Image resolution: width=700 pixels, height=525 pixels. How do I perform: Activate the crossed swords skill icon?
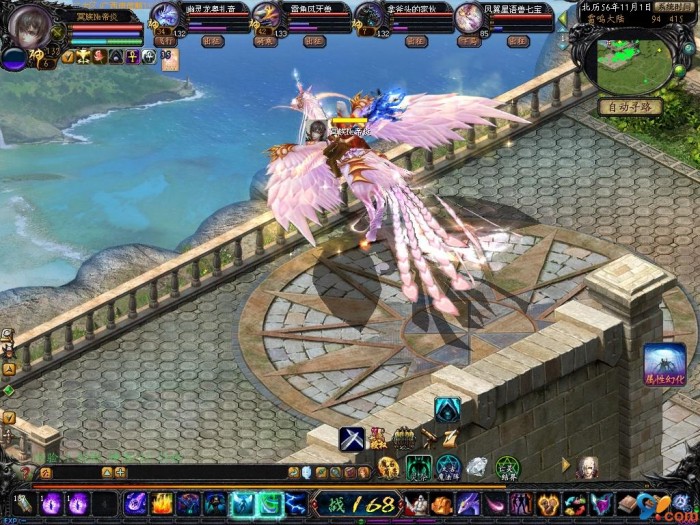click(x=351, y=438)
